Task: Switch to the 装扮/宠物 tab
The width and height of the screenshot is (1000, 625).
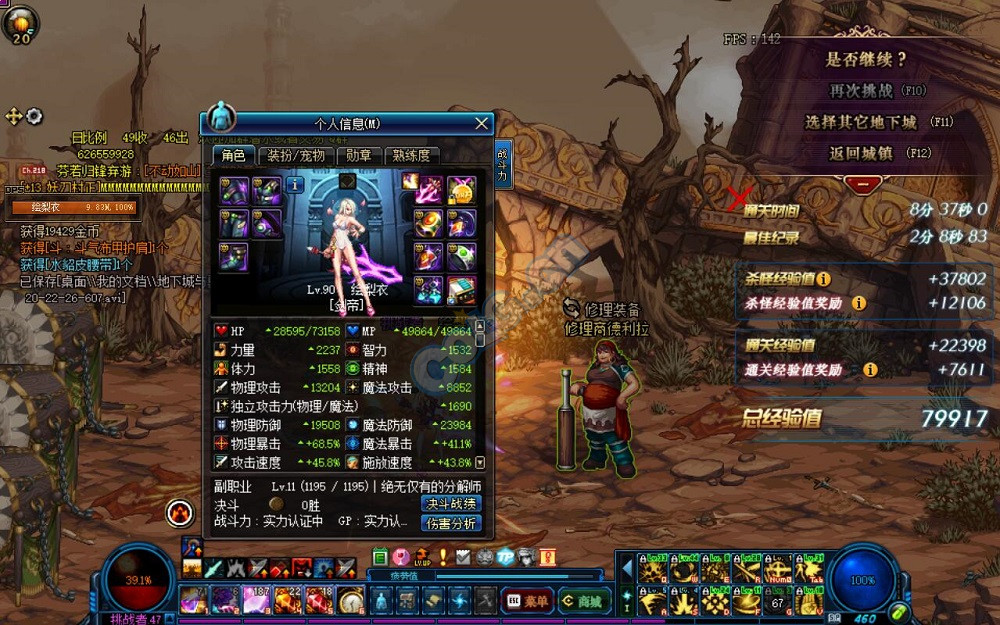Action: pyautogui.click(x=296, y=156)
